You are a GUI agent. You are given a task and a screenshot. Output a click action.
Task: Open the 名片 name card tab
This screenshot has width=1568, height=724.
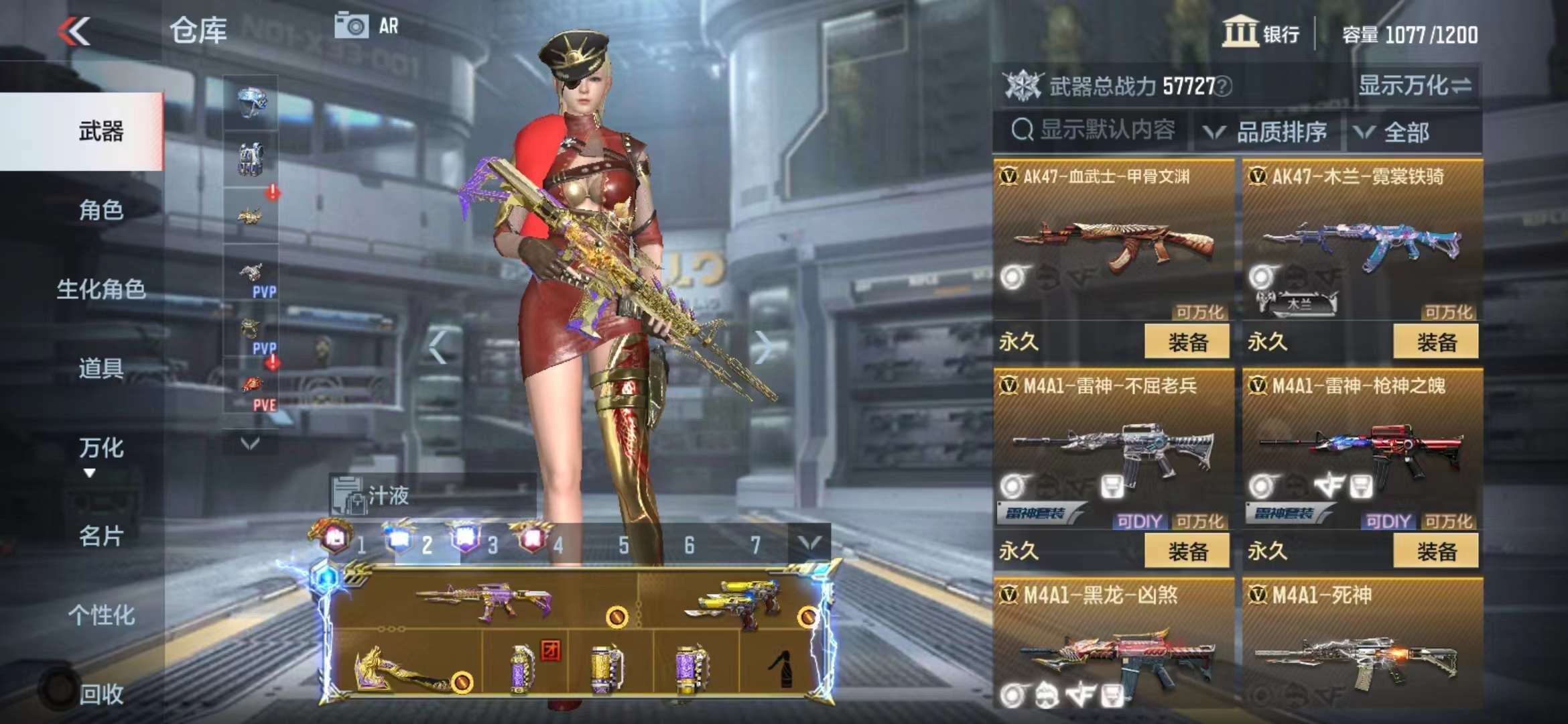coord(101,536)
